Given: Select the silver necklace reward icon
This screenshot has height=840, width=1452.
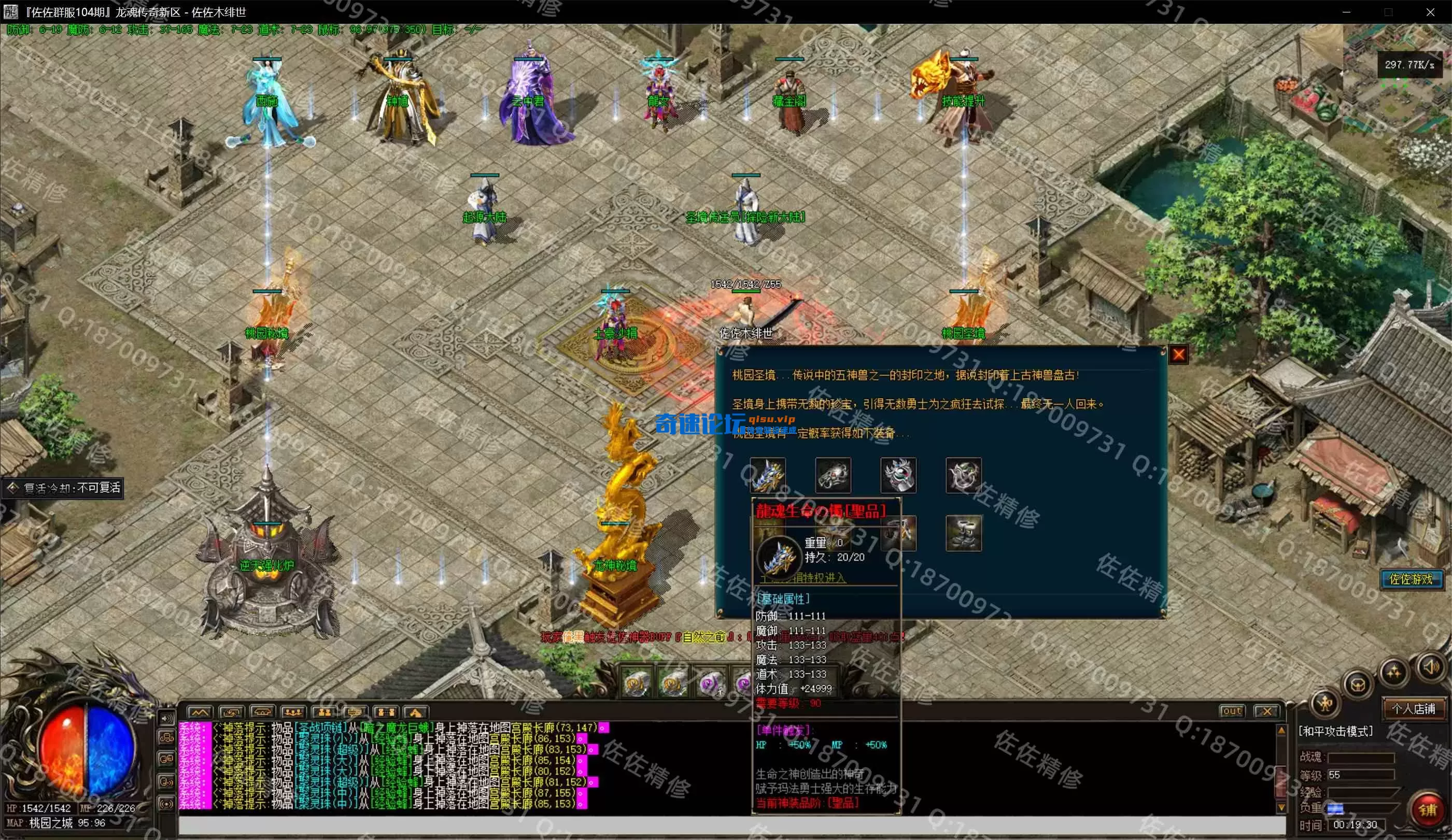Looking at the screenshot, I should tap(963, 475).
